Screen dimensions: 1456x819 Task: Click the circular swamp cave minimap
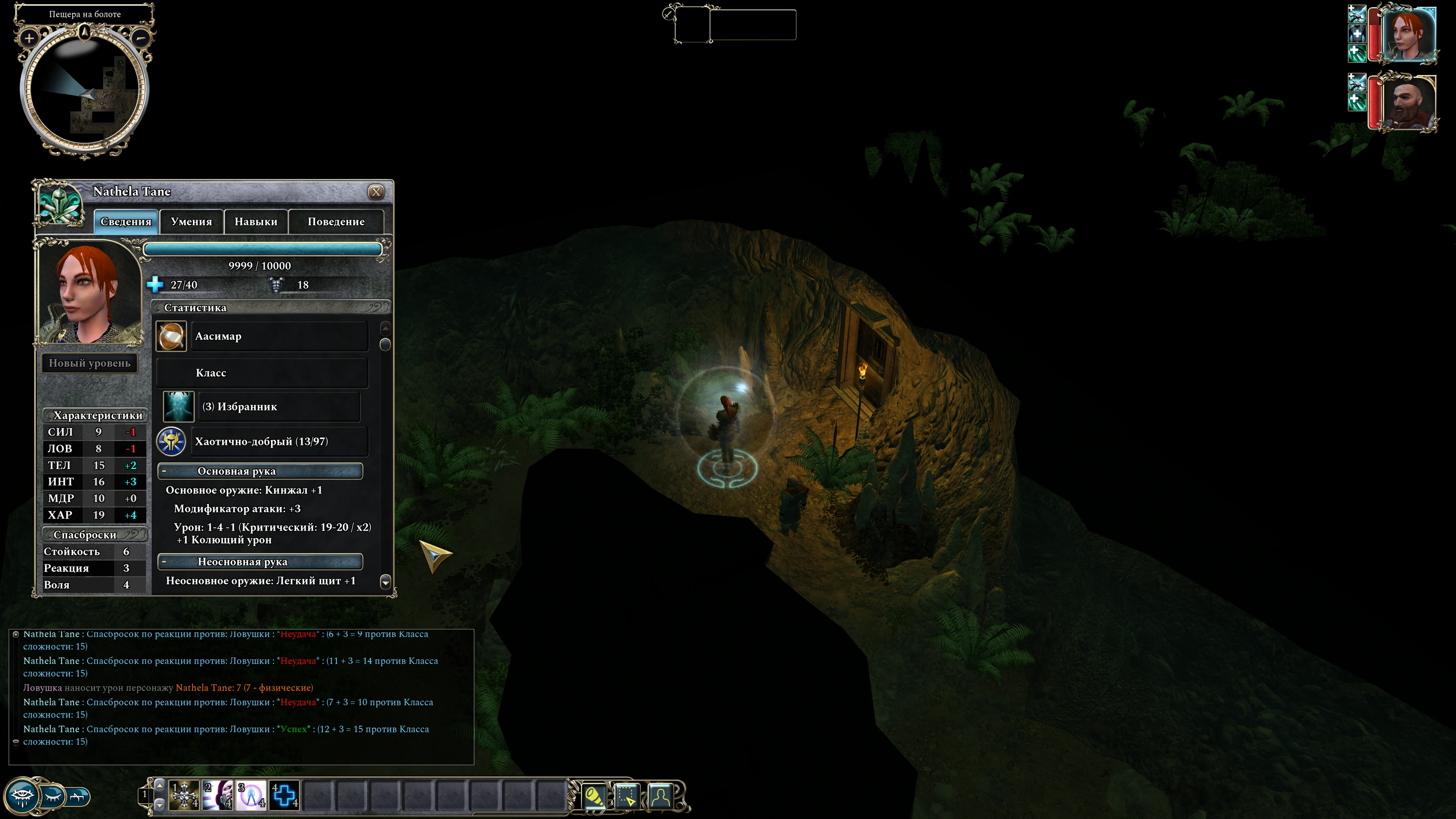85,90
